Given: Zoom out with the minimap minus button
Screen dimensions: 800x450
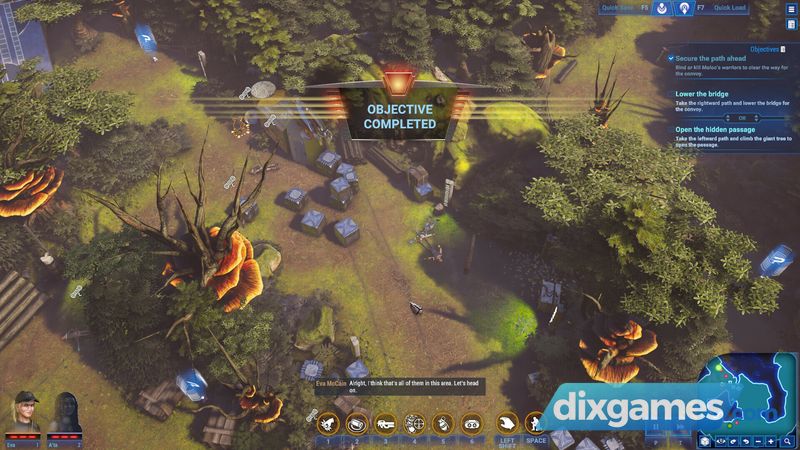Looking at the screenshot, I should [x=756, y=440].
